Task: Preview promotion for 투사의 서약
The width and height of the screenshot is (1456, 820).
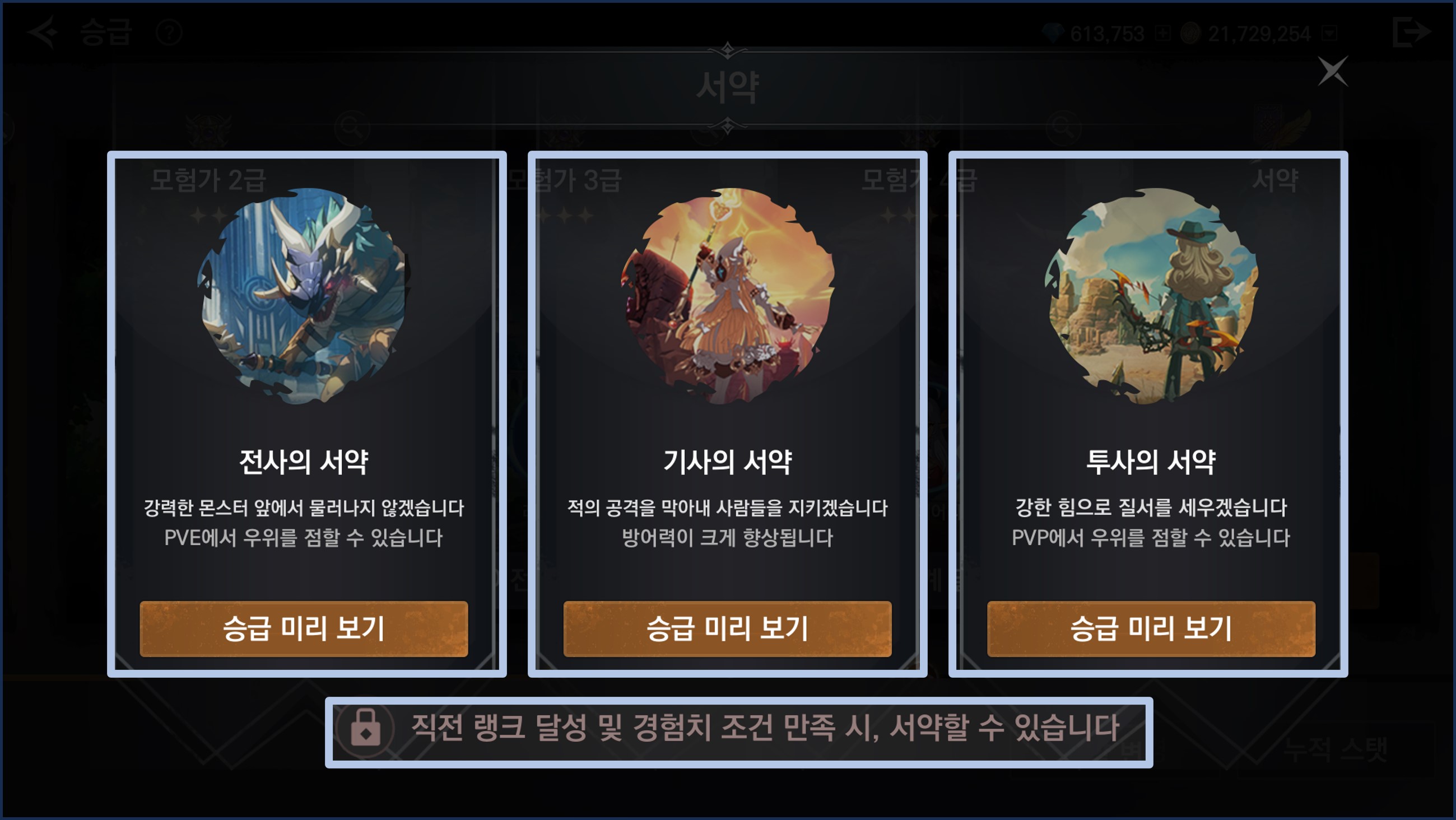Action: tap(1151, 628)
